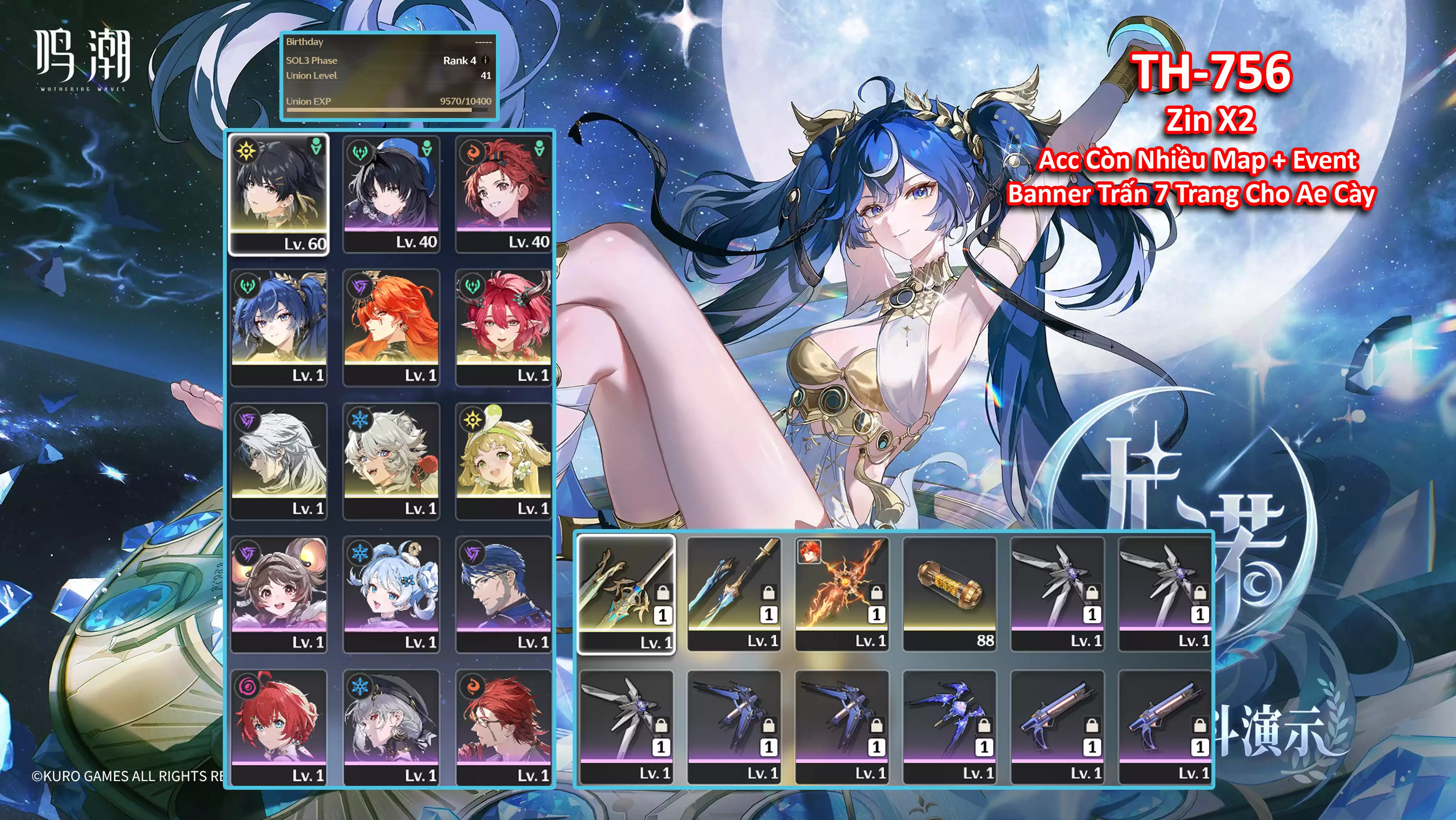Pick the blue-haired Electro man with glasses
This screenshot has height=820, width=1456.
pos(504,594)
